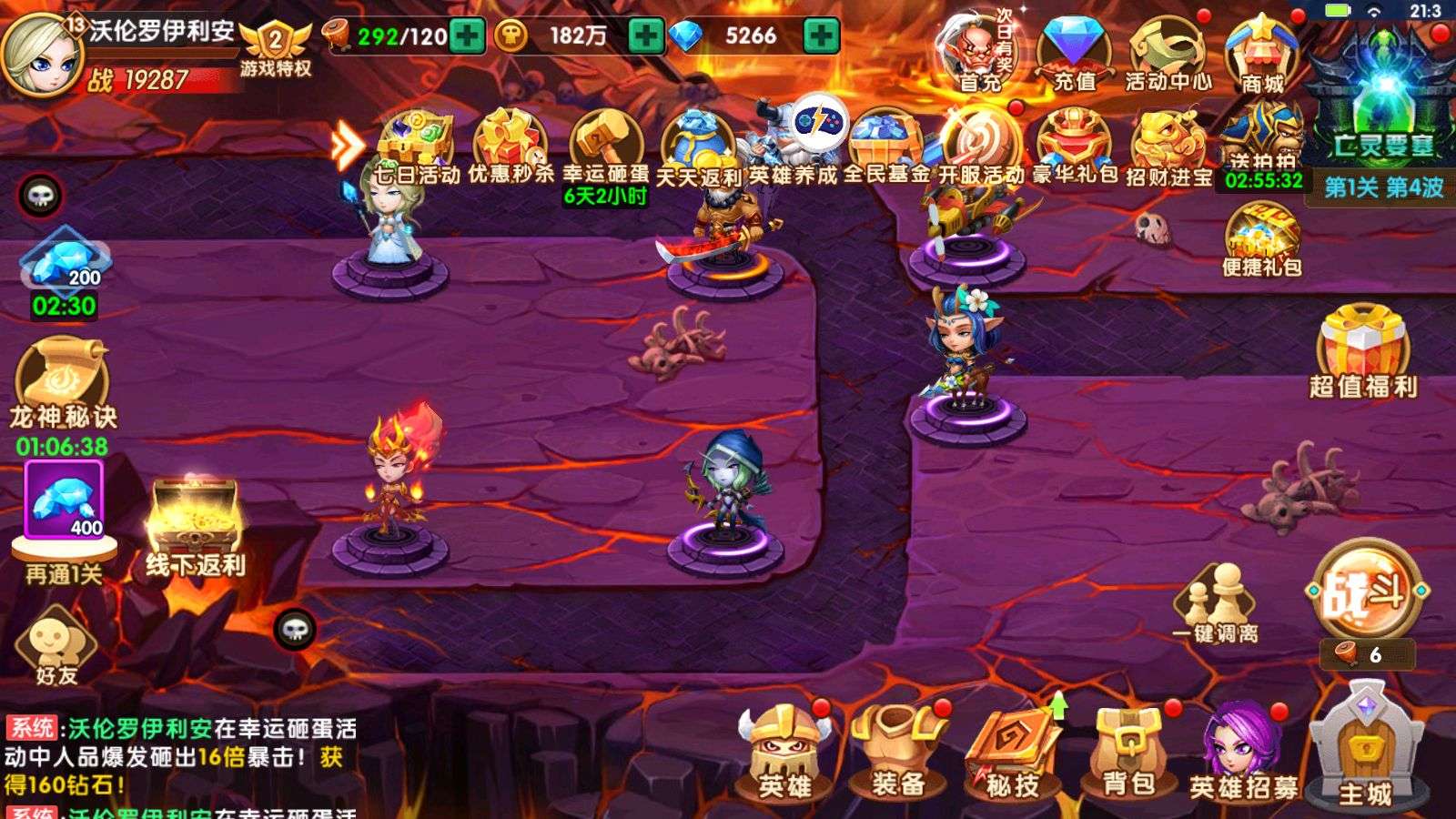Open the 背包 backpack
This screenshot has width=1456, height=819.
1127,754
